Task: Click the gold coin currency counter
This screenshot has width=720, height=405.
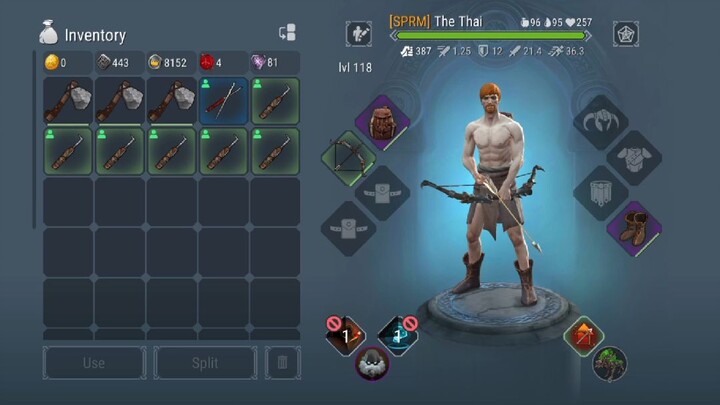Action: pos(69,63)
